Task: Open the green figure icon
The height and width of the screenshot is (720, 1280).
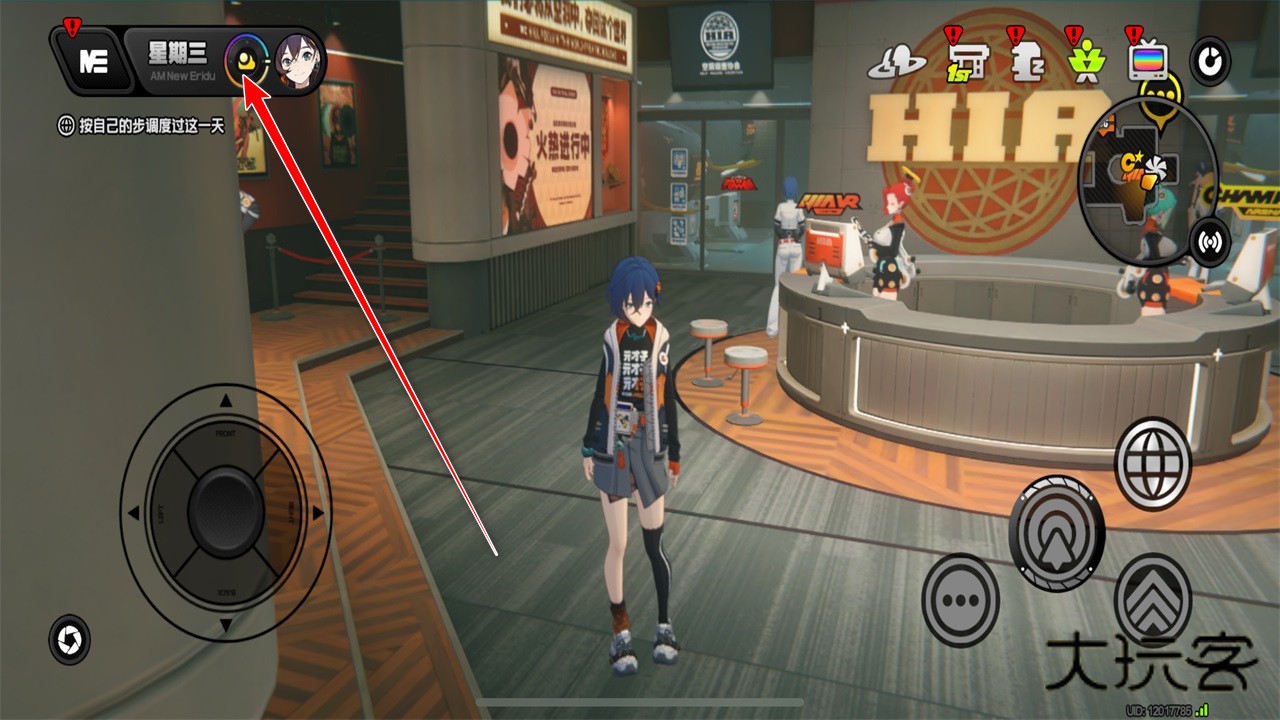Action: tap(1082, 62)
